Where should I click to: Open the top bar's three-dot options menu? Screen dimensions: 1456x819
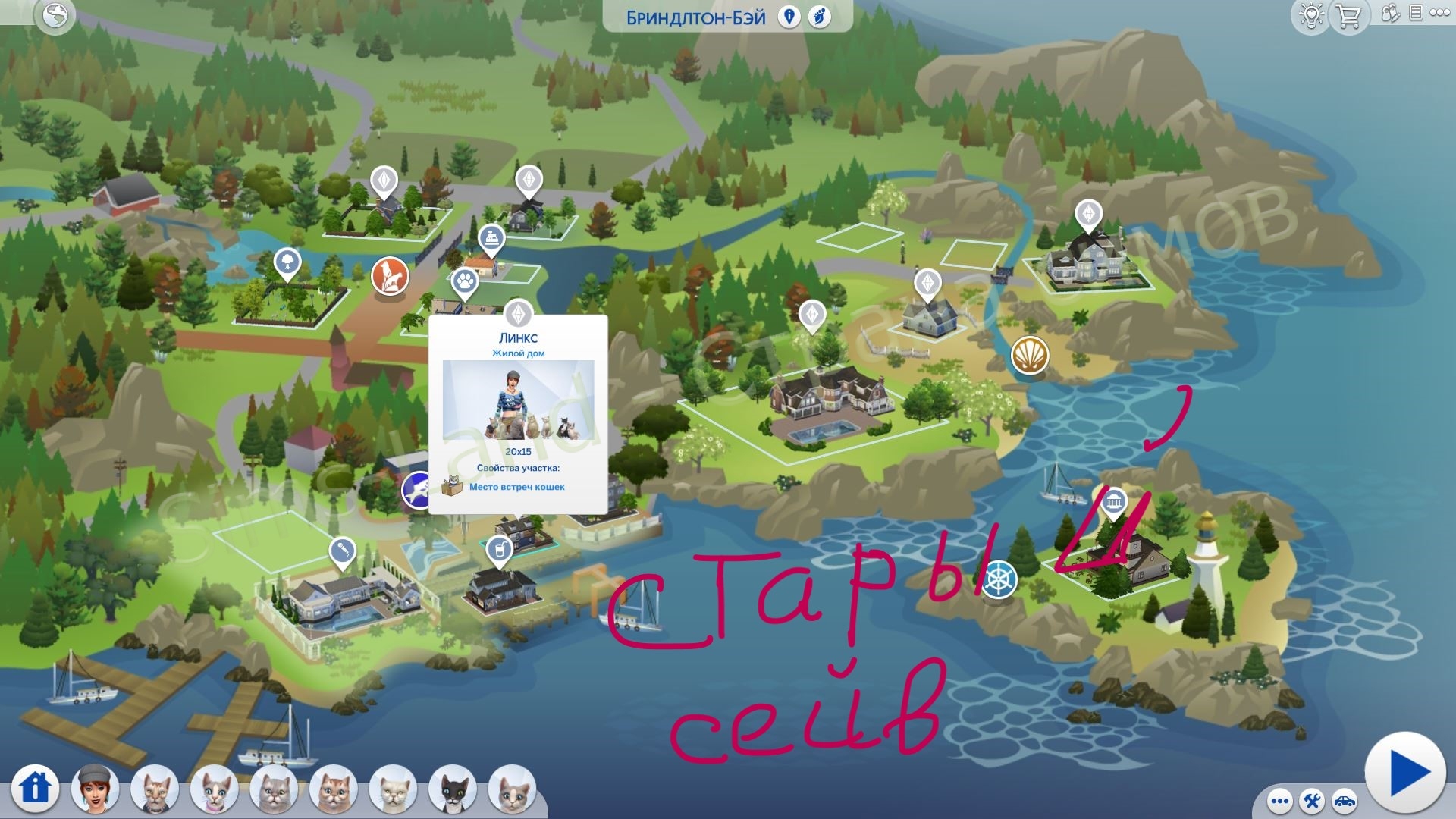1441,14
